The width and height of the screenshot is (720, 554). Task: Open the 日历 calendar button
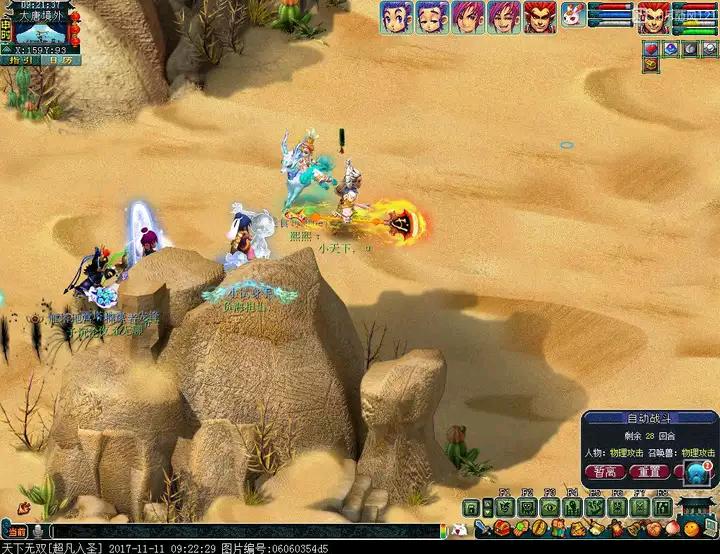click(60, 60)
